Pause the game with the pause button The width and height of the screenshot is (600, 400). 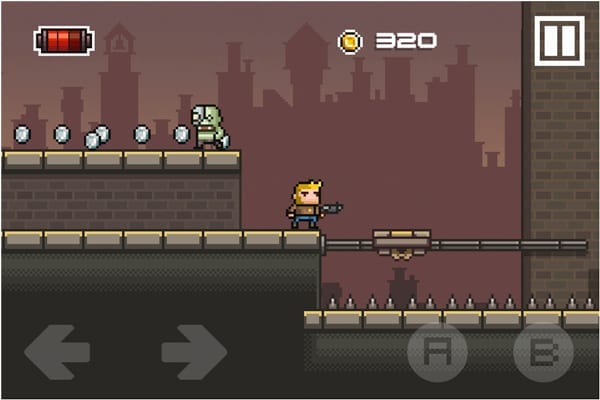(558, 41)
